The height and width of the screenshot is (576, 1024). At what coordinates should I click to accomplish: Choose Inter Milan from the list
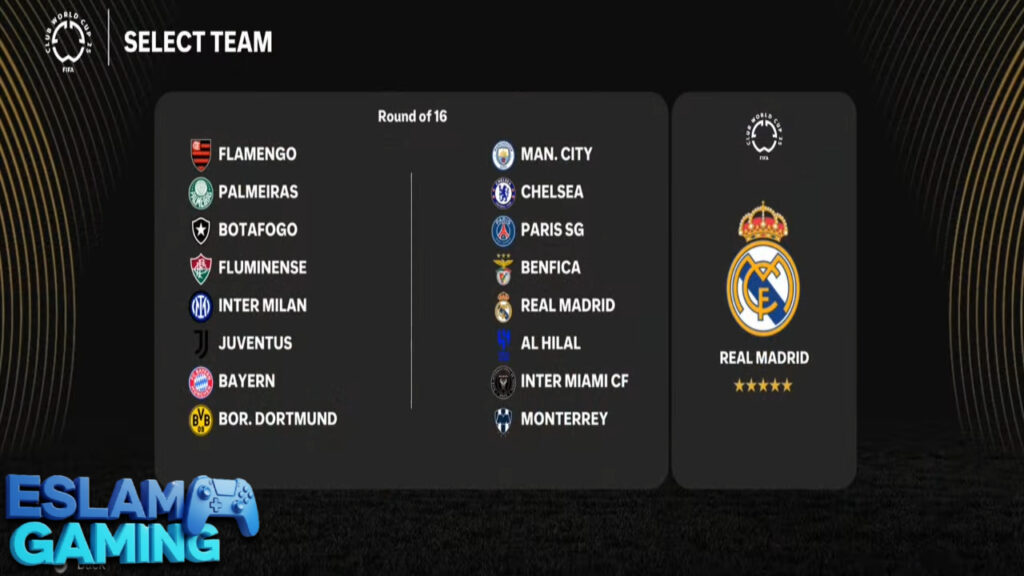261,305
